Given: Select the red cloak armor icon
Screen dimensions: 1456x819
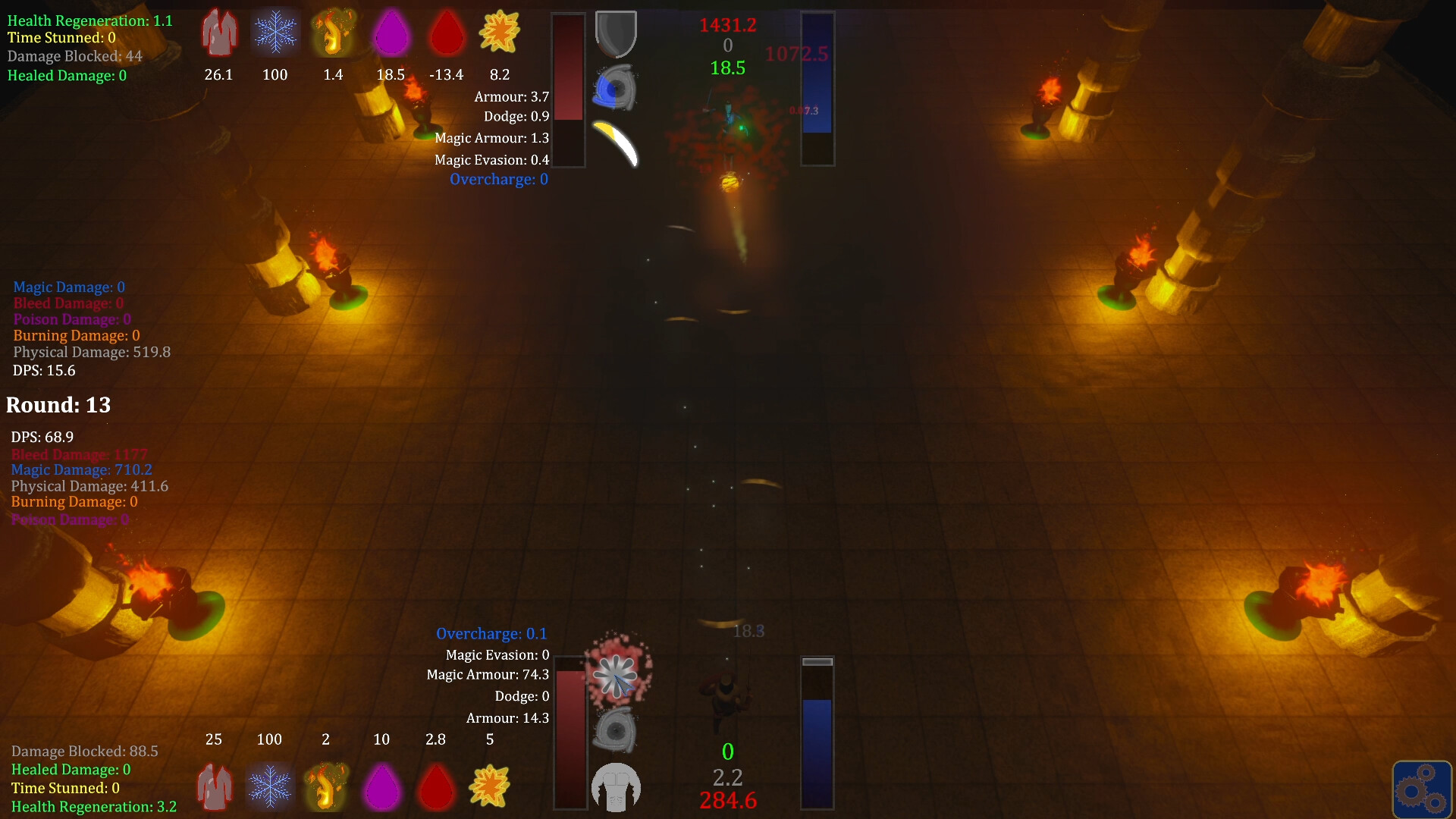Looking at the screenshot, I should point(218,32).
